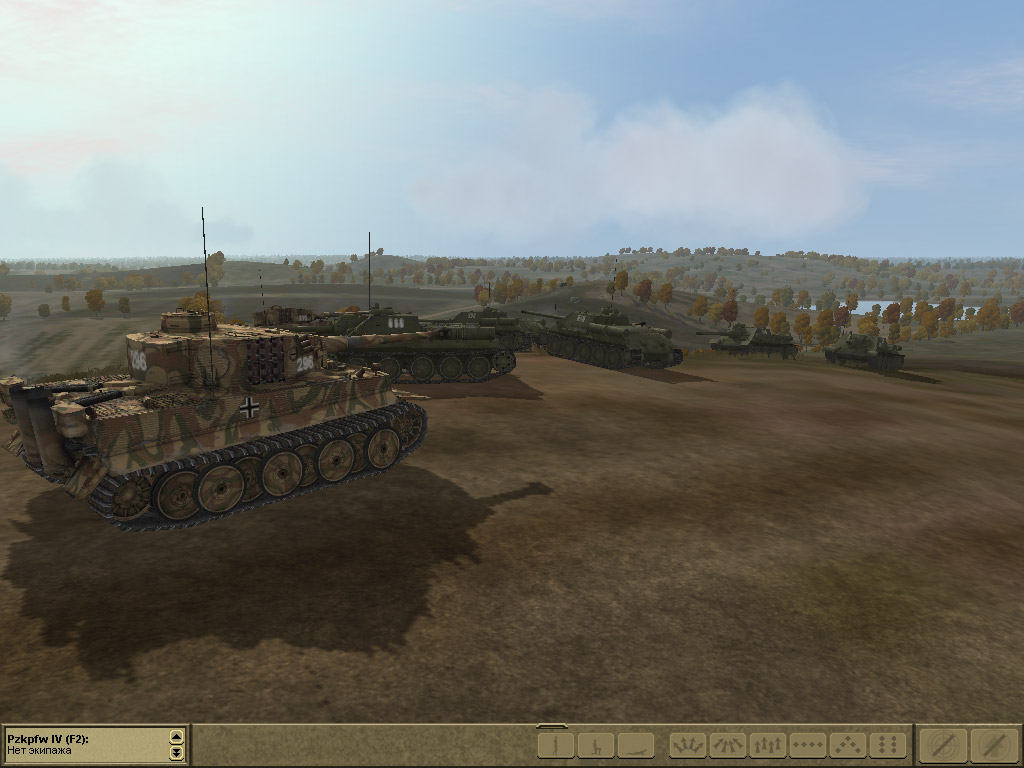Toggle the crossed-out movement button
Viewport: 1024px width, 768px height.
[994, 745]
